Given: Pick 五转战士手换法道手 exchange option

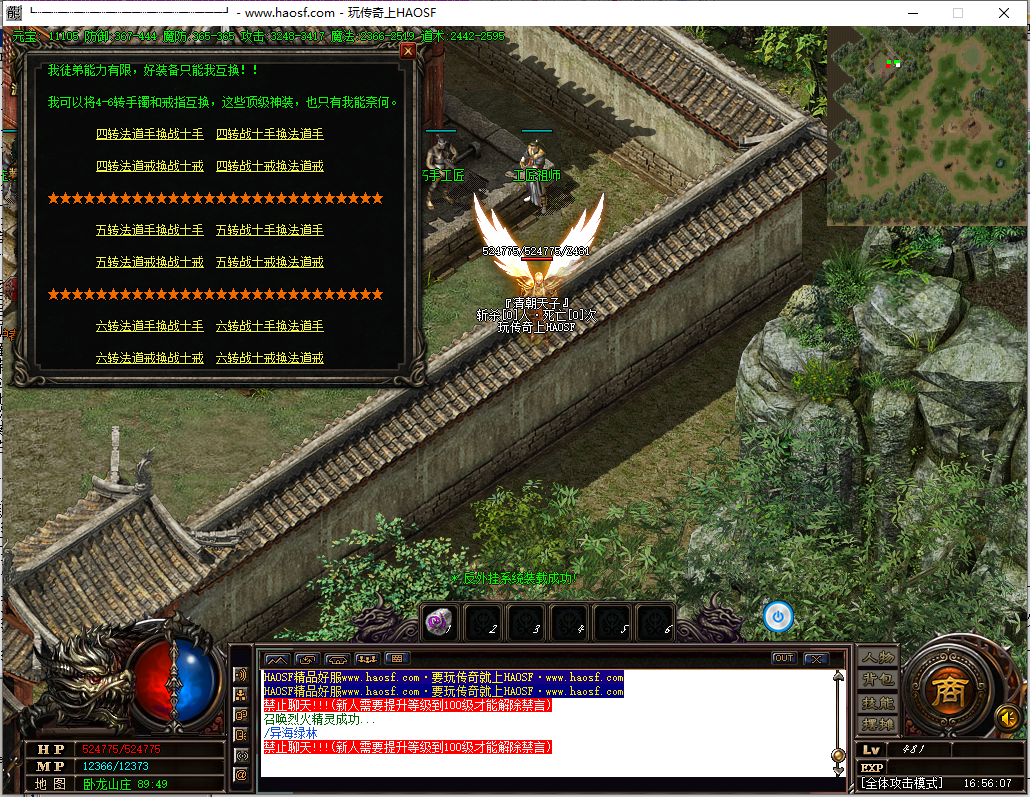Looking at the screenshot, I should [x=270, y=230].
